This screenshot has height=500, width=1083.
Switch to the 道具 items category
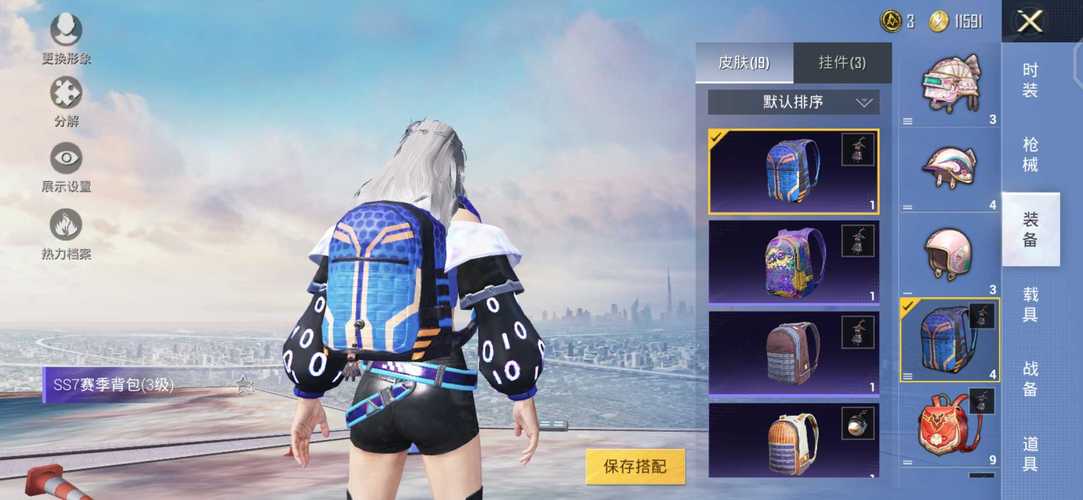point(1030,453)
